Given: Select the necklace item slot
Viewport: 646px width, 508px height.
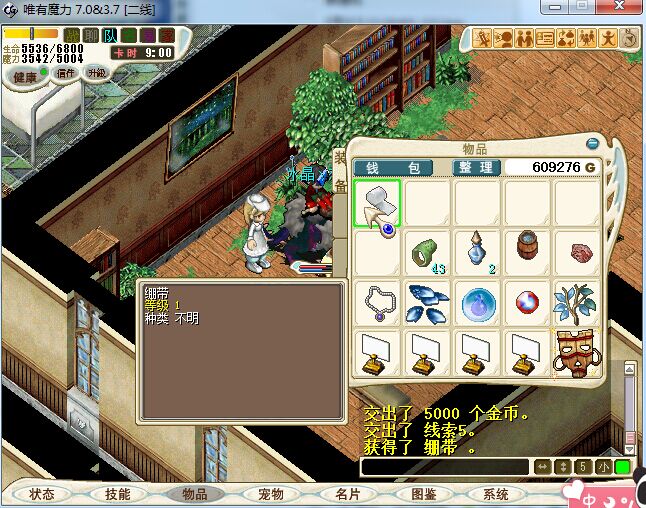Looking at the screenshot, I should click(x=377, y=303).
